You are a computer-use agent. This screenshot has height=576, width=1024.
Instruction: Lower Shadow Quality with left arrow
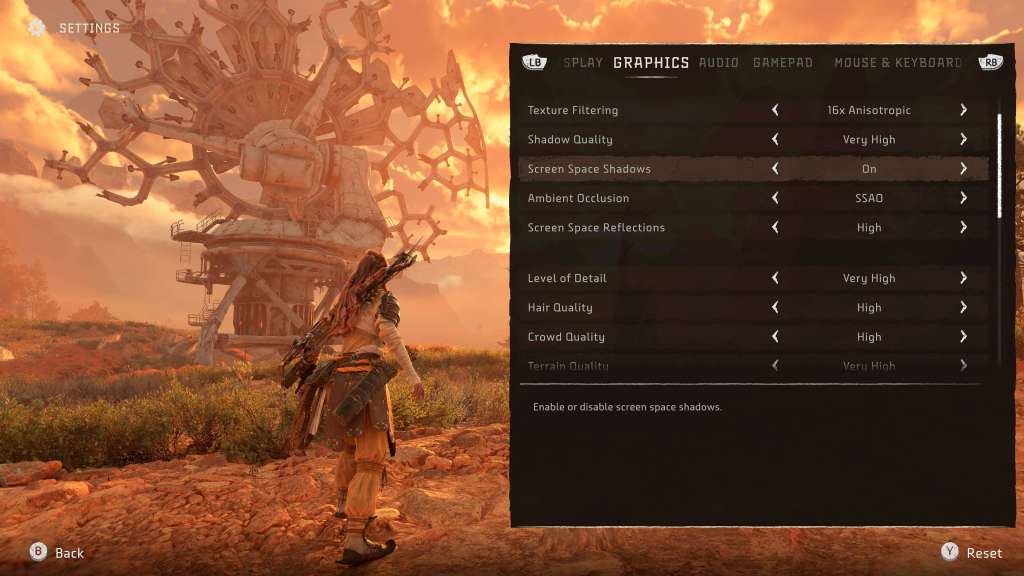775,140
